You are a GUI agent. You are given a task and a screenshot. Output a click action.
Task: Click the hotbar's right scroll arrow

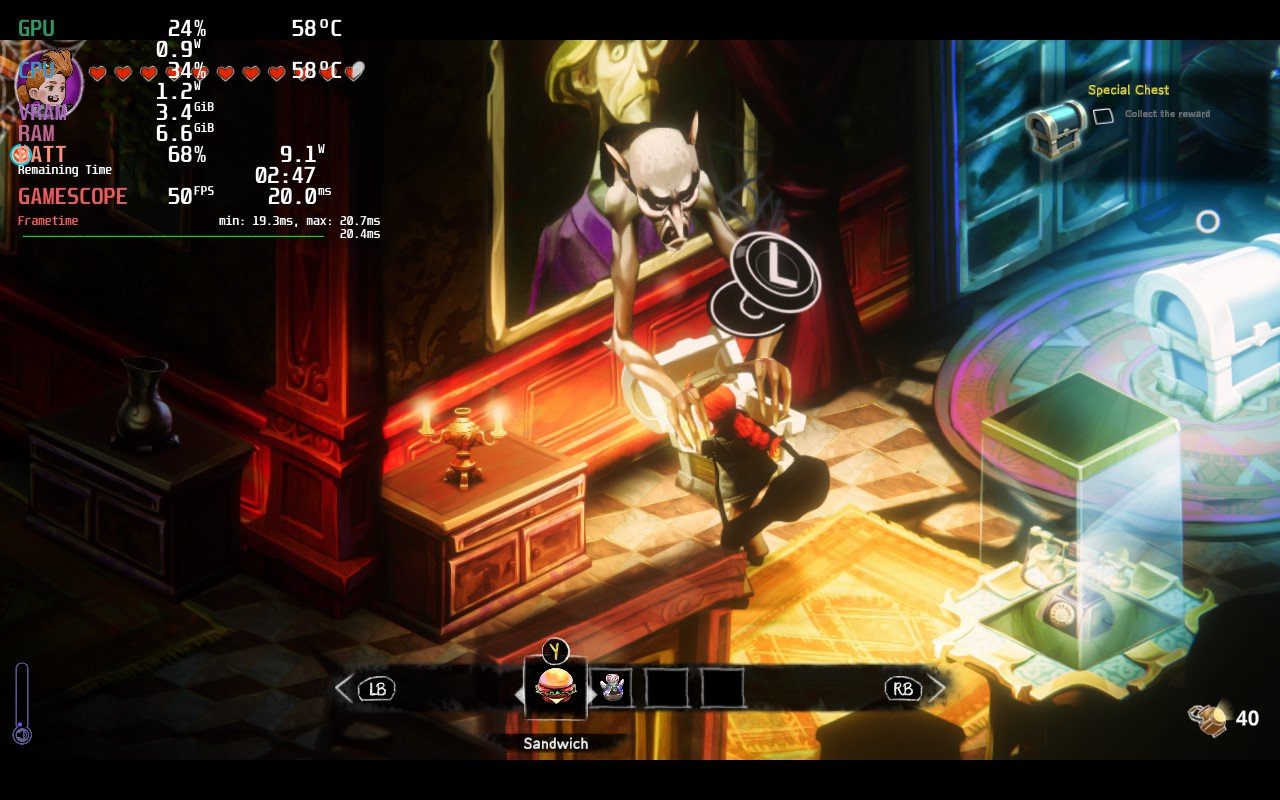(937, 688)
